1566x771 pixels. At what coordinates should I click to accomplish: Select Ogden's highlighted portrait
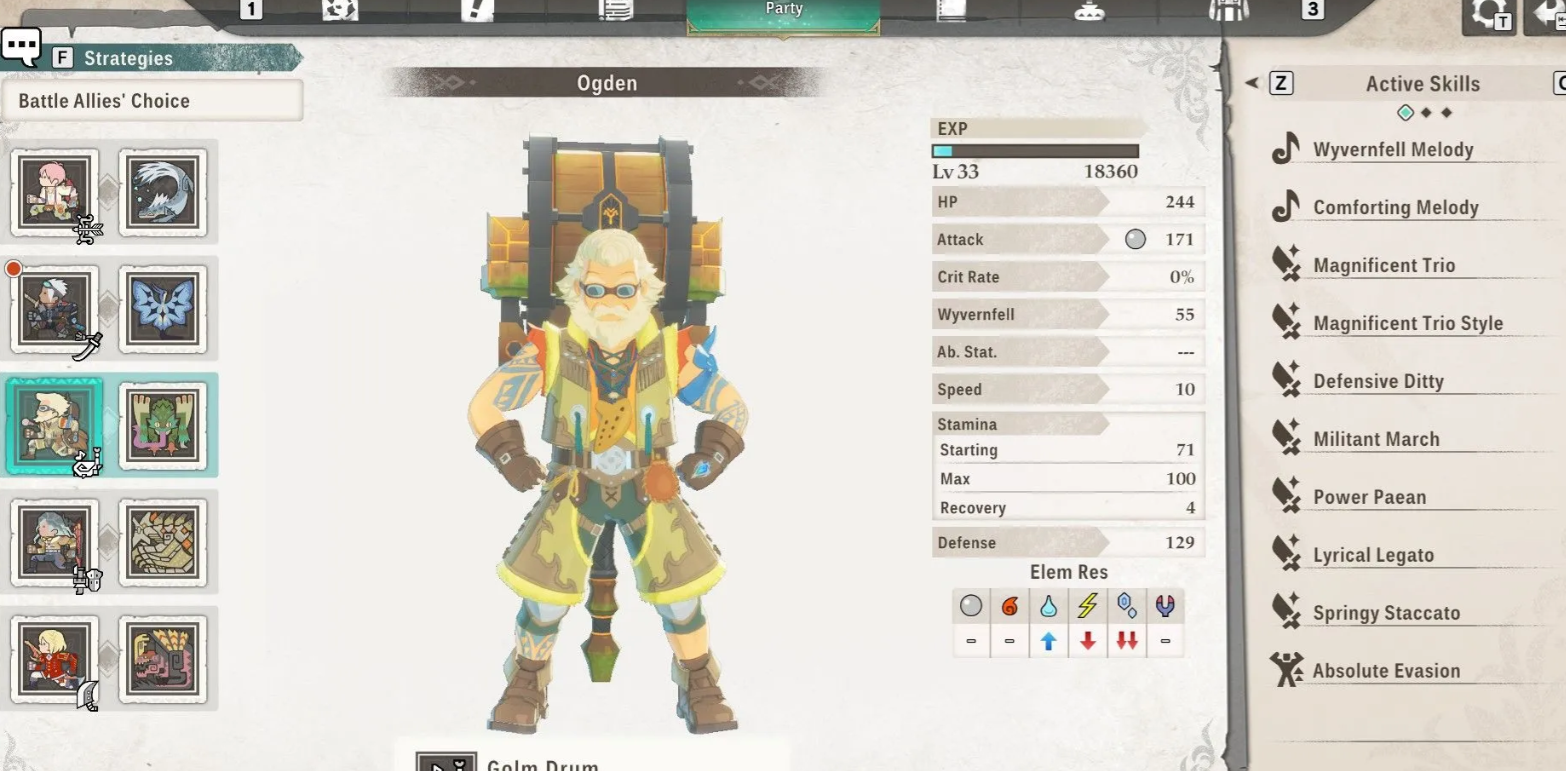point(55,425)
